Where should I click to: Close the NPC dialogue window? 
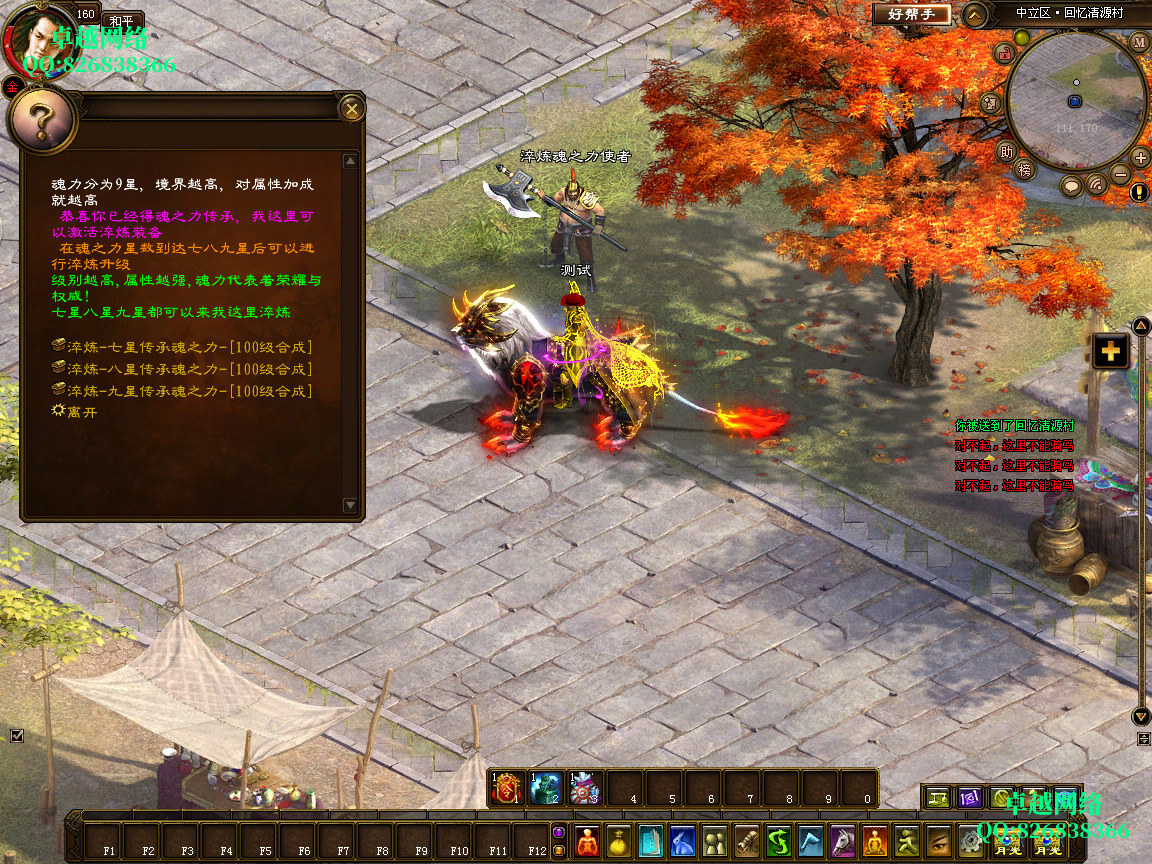351,108
